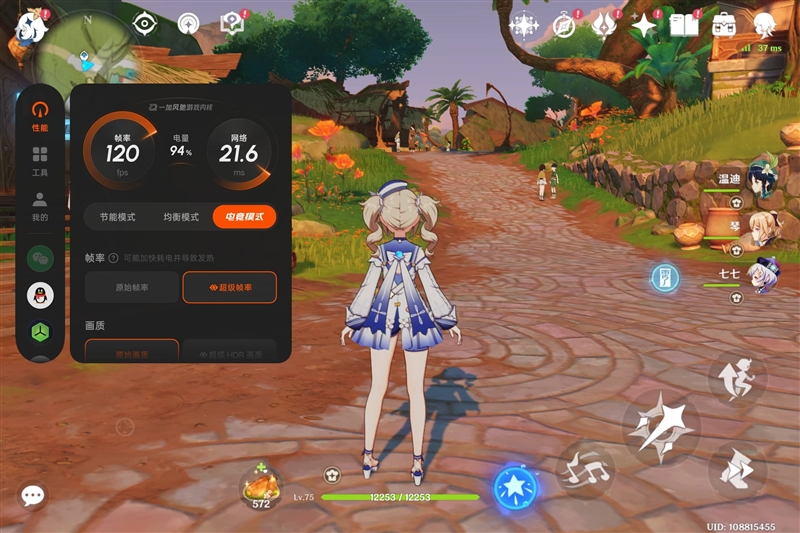Viewport: 800px width, 533px height.
Task: Use the roast chicken food item
Action: (260, 487)
